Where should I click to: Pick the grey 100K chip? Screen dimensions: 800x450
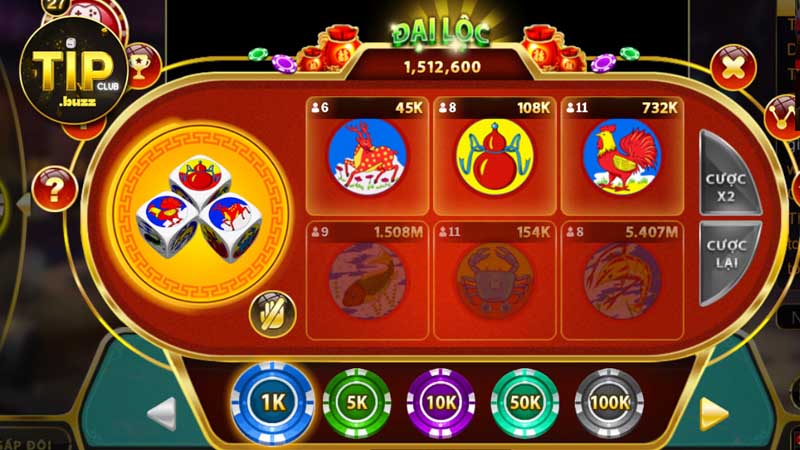click(x=609, y=403)
